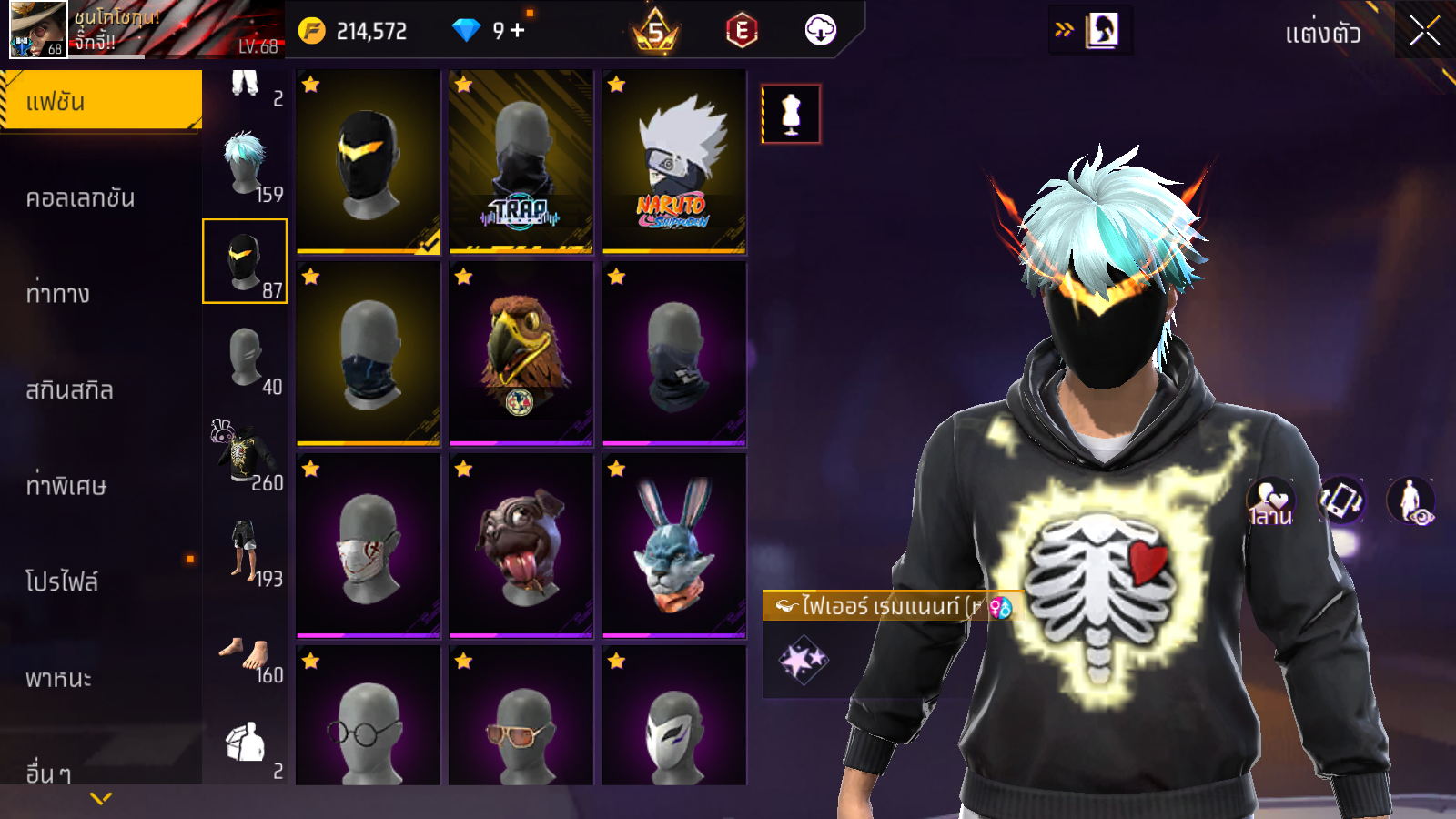Expand the side menu down arrow

point(101,798)
